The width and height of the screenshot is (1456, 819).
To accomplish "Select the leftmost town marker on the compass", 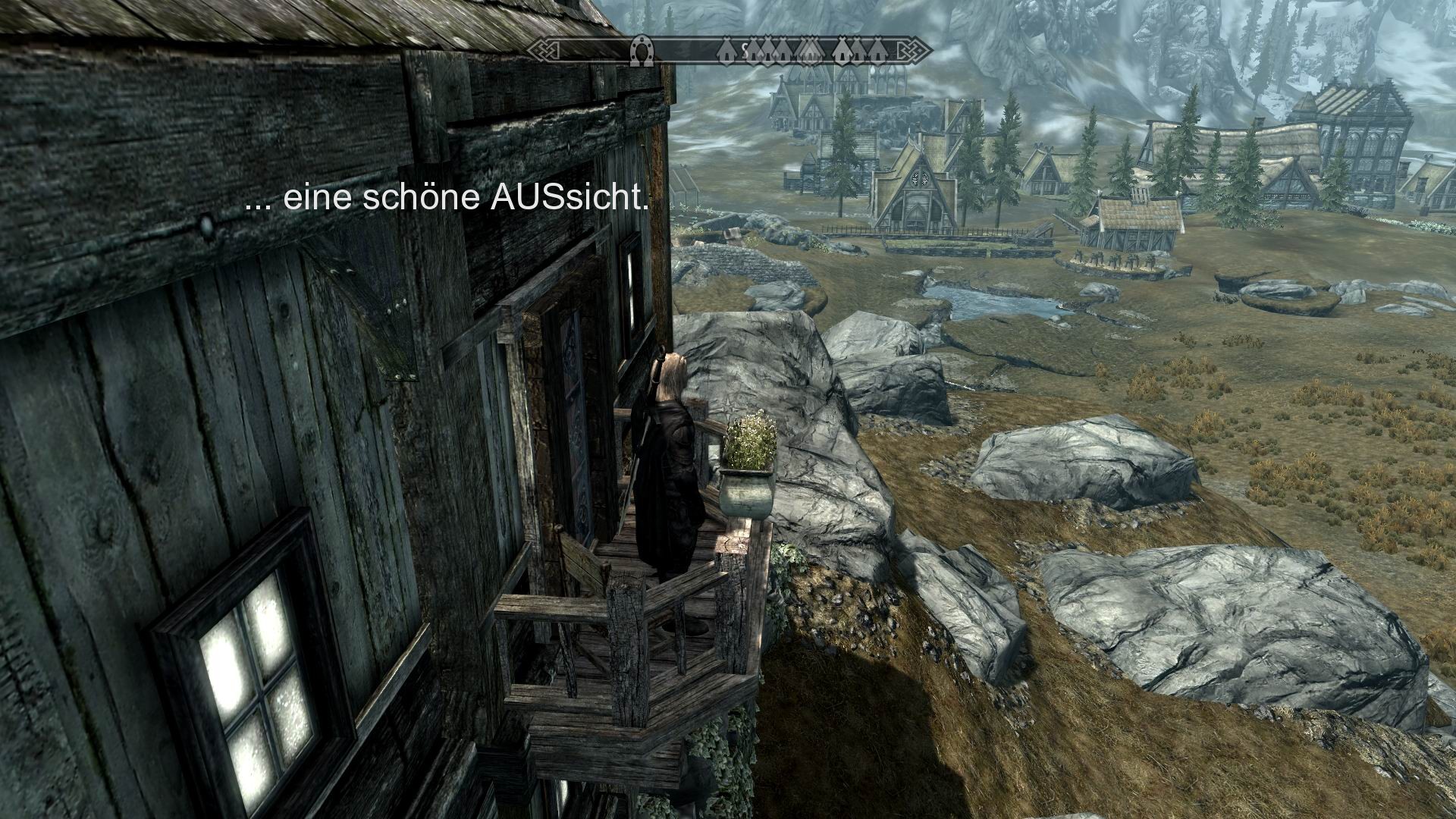I will pos(727,50).
